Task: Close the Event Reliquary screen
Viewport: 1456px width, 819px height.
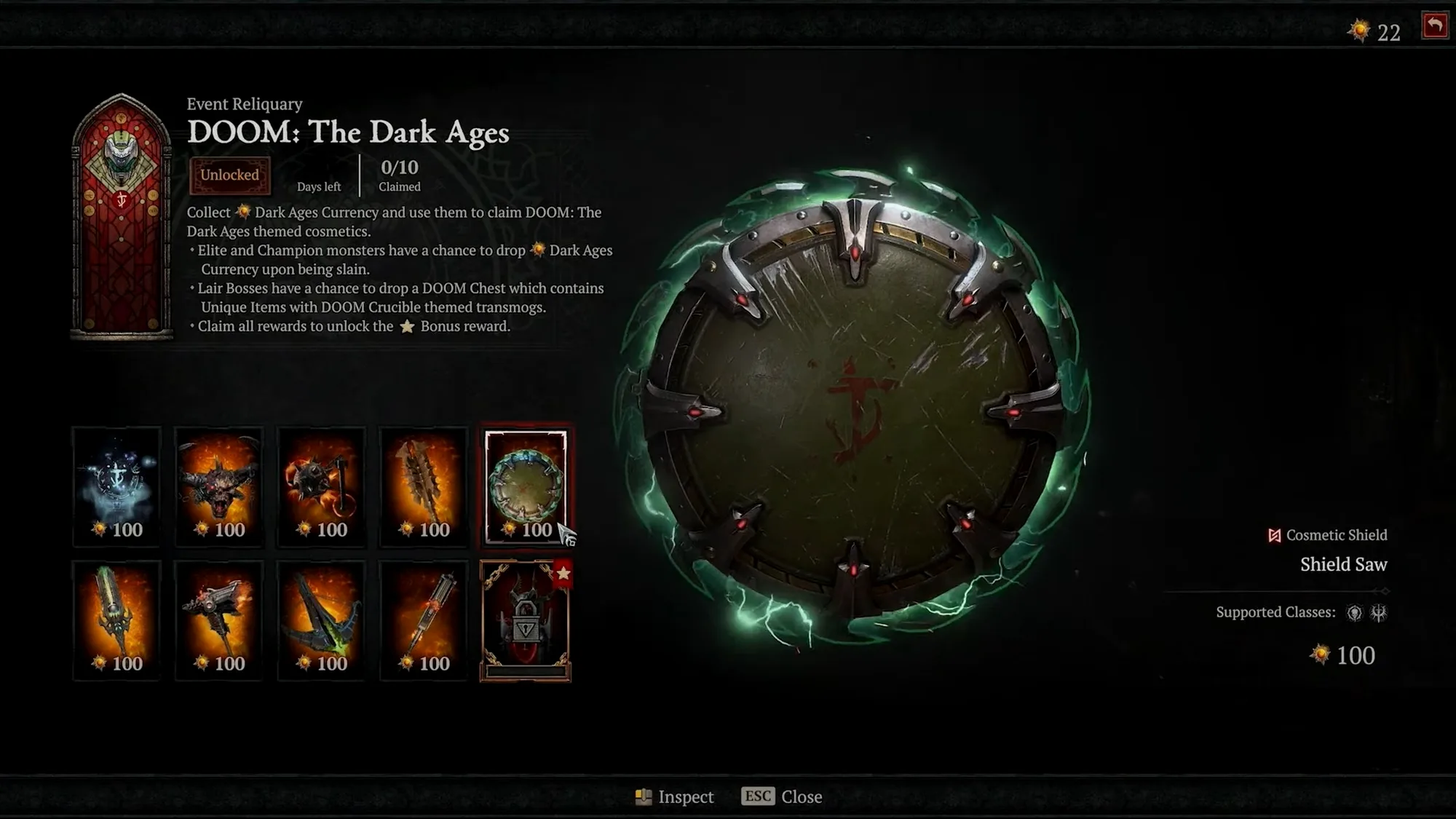Action: pyautogui.click(x=782, y=797)
